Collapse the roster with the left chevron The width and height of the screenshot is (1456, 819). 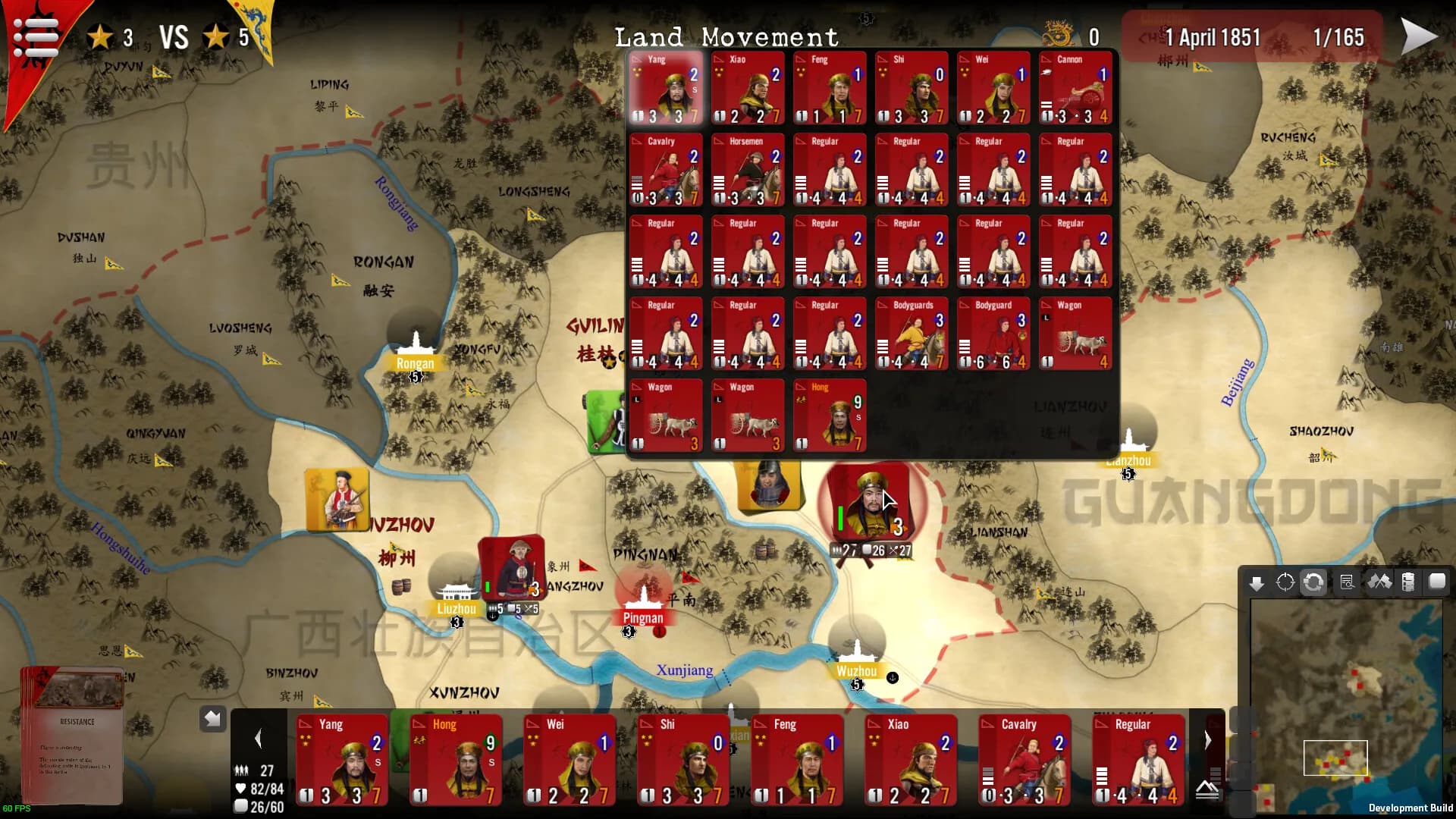click(259, 738)
